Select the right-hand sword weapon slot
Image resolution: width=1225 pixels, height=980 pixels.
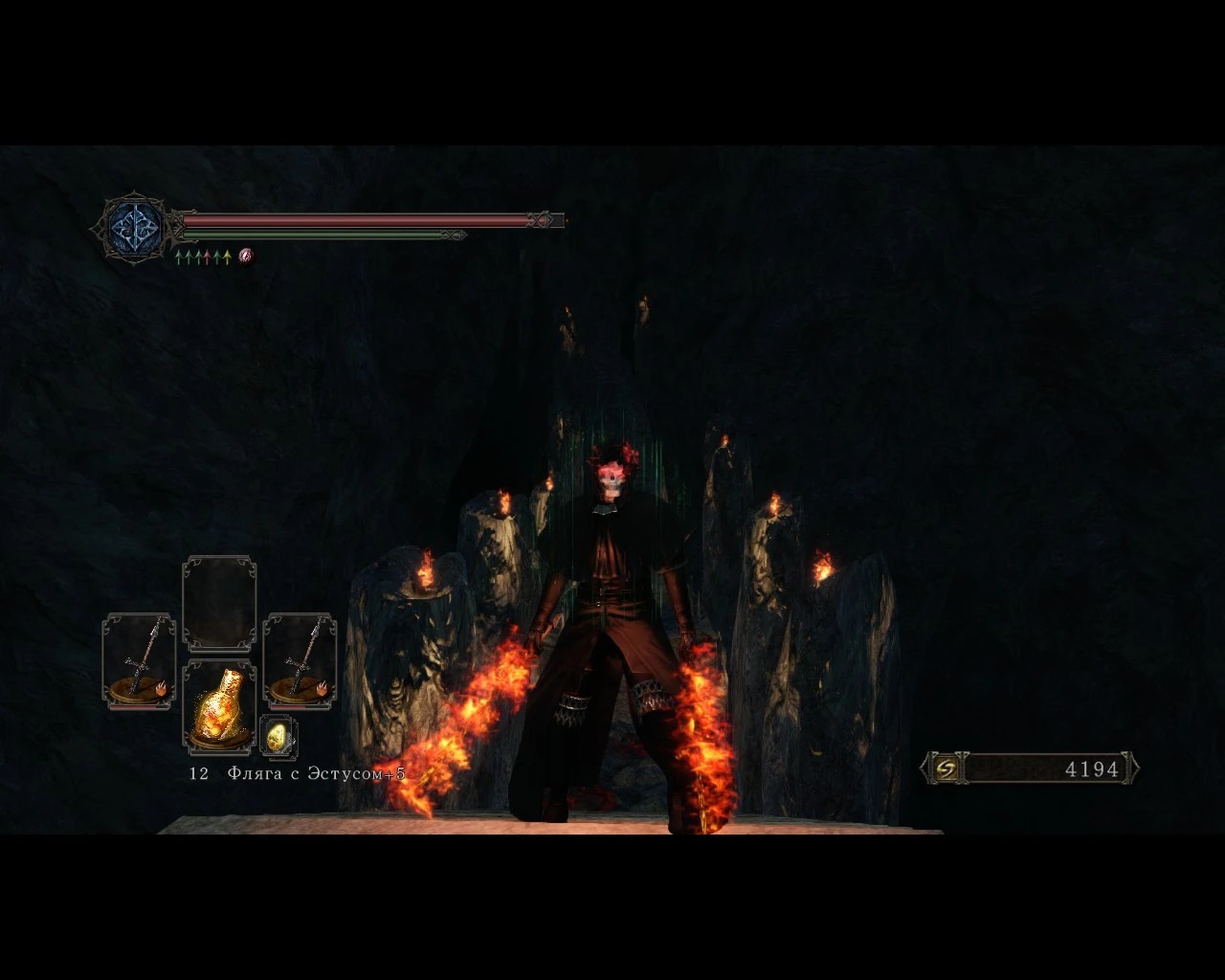coord(300,661)
